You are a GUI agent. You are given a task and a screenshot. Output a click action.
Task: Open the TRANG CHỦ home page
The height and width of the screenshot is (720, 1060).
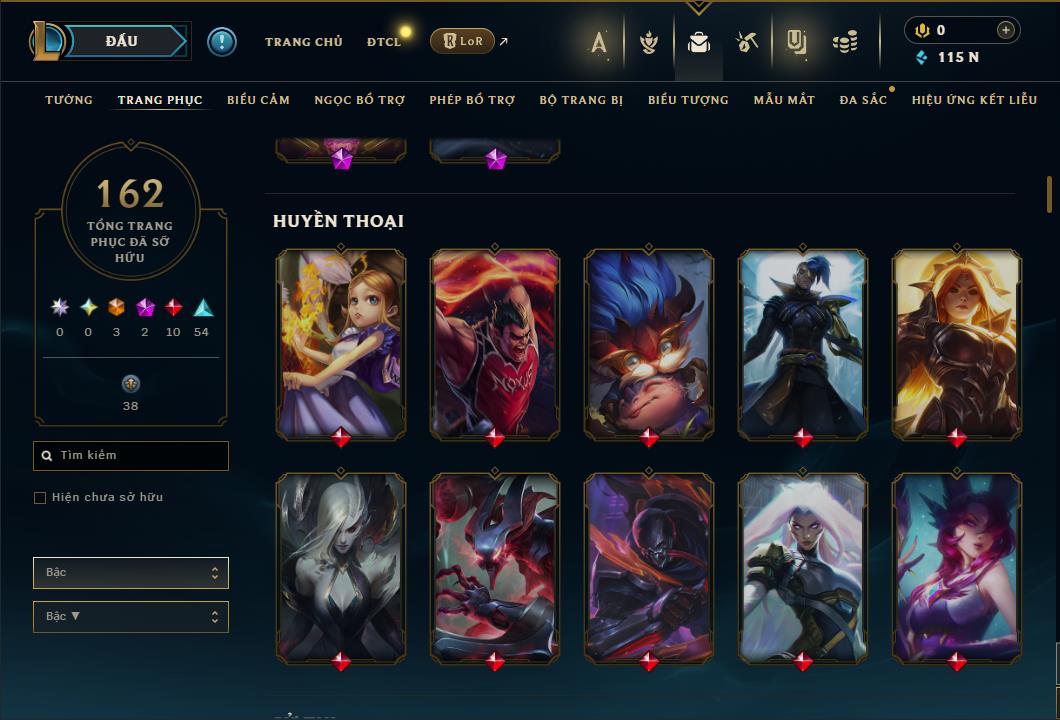[303, 42]
